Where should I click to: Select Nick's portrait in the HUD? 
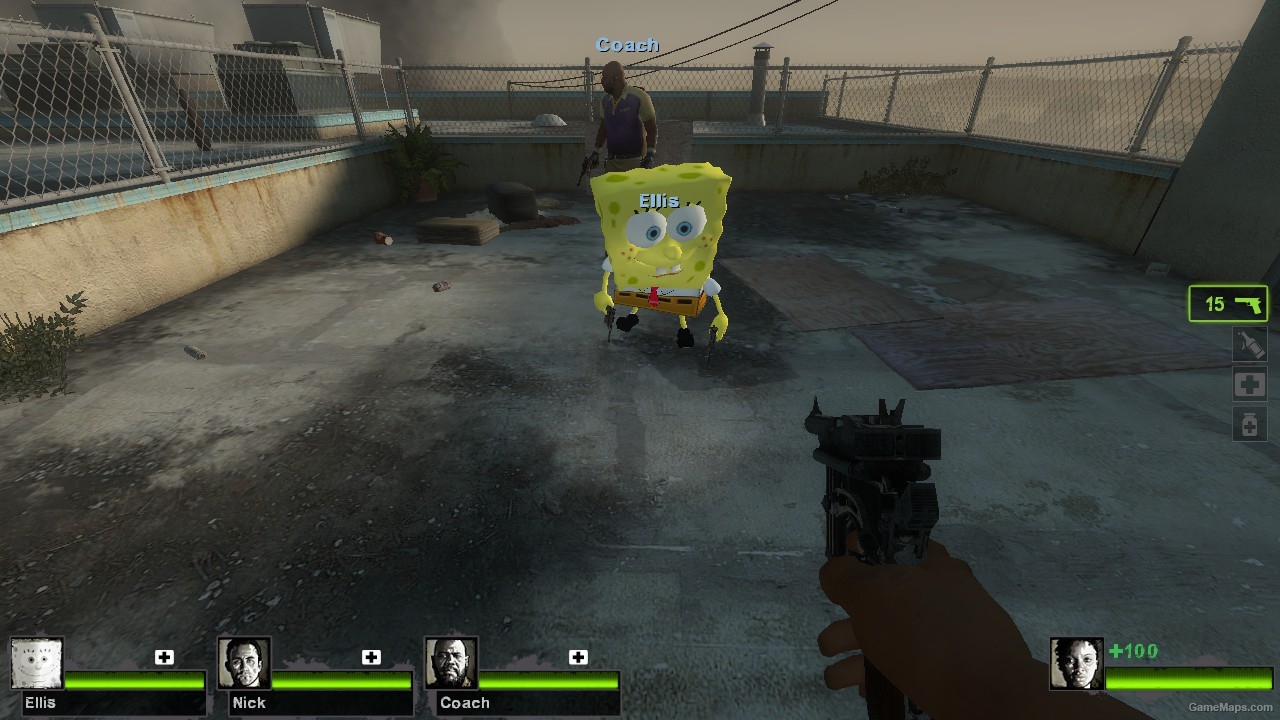coord(245,662)
